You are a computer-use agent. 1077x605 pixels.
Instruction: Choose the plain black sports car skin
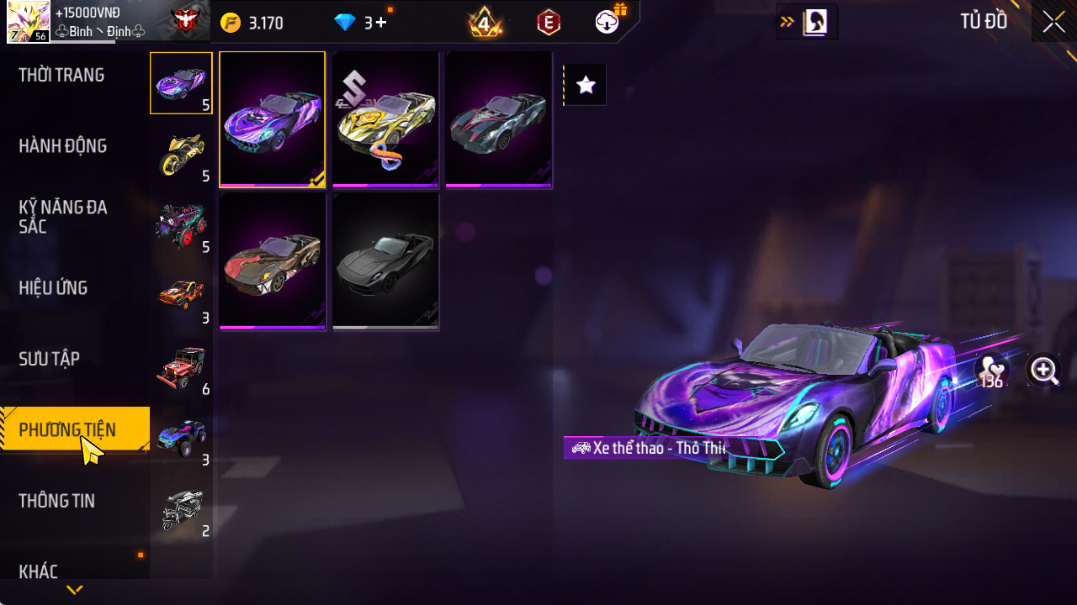click(x=385, y=261)
